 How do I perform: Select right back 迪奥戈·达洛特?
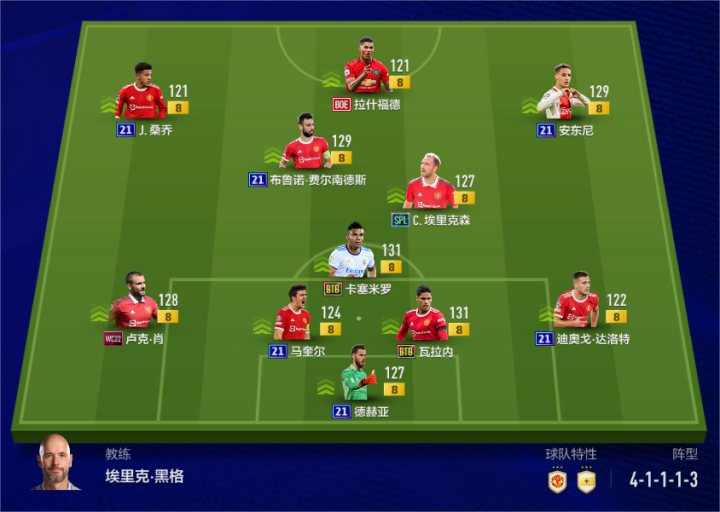576,305
